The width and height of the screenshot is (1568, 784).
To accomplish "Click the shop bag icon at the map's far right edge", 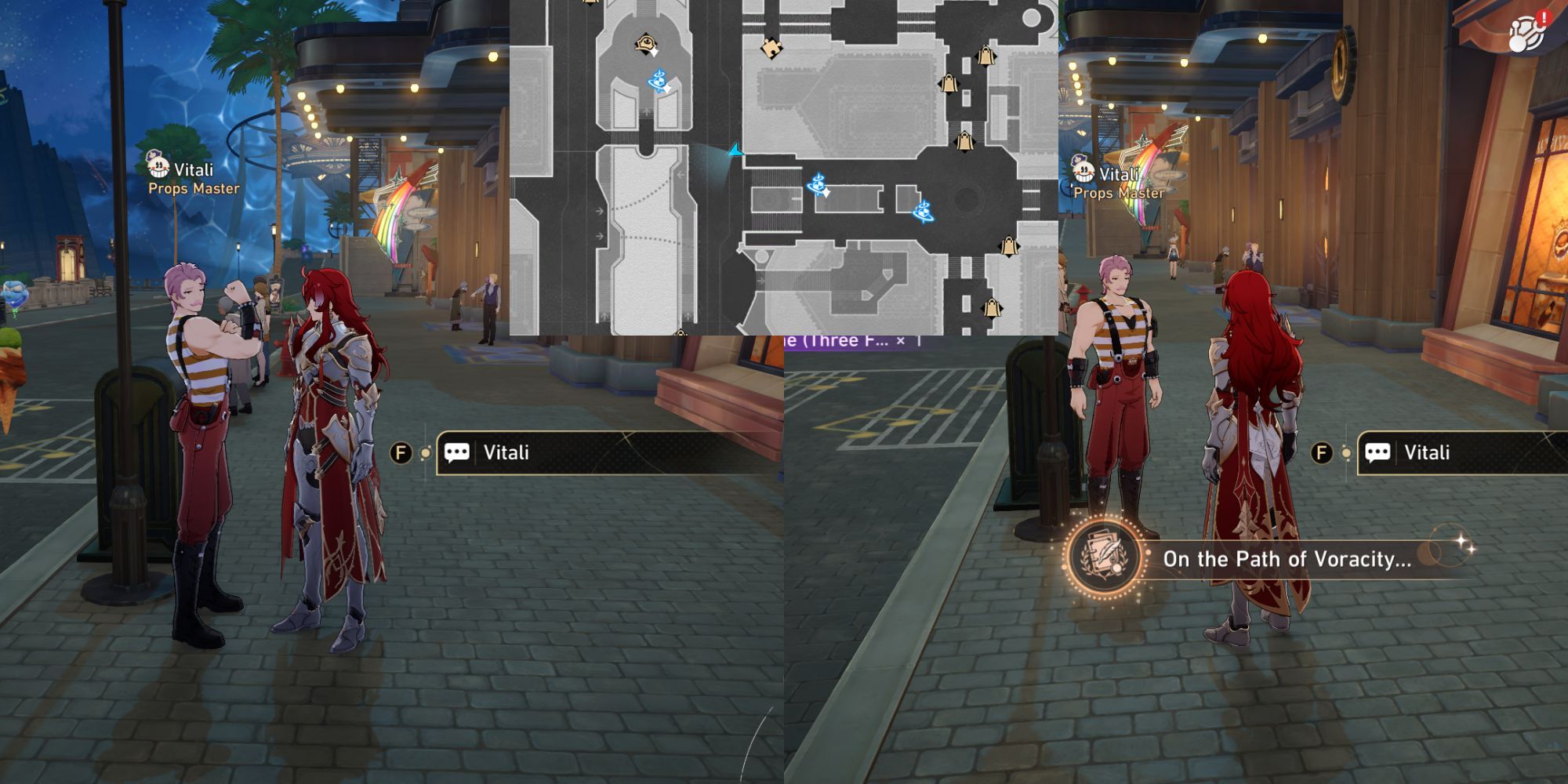I will (1010, 247).
